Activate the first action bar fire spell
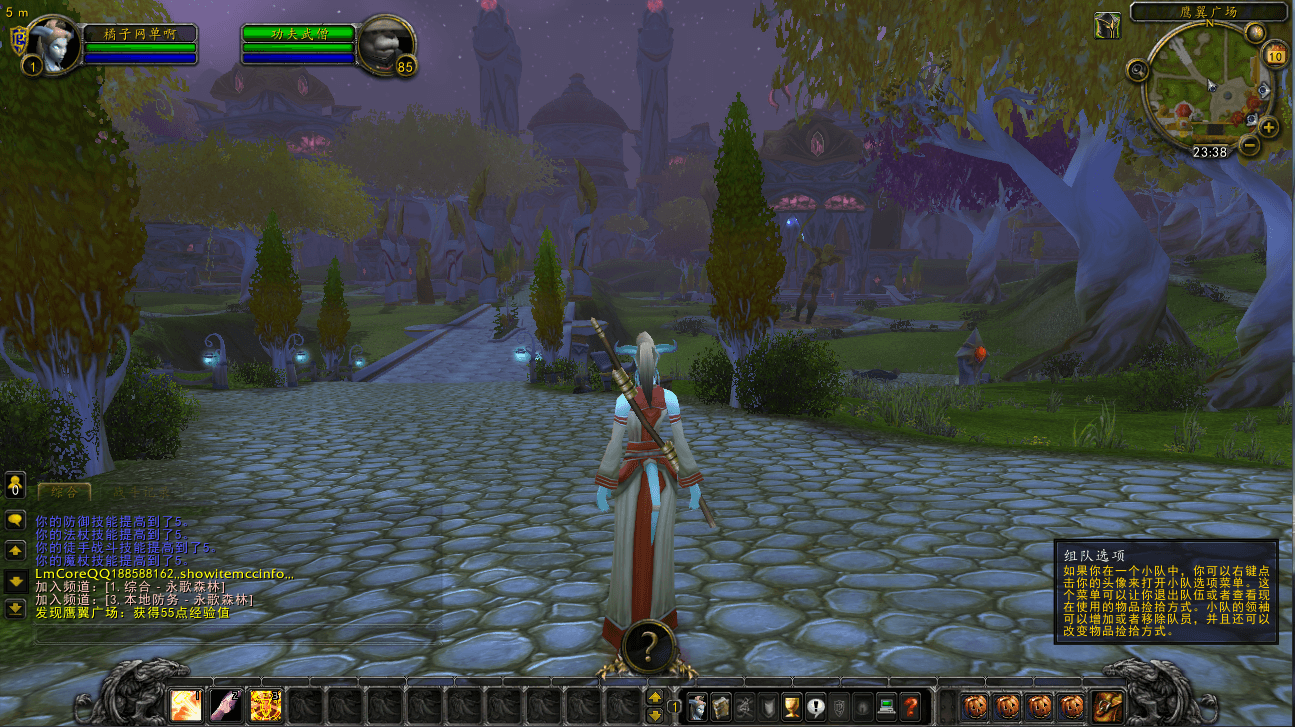 pyautogui.click(x=186, y=704)
